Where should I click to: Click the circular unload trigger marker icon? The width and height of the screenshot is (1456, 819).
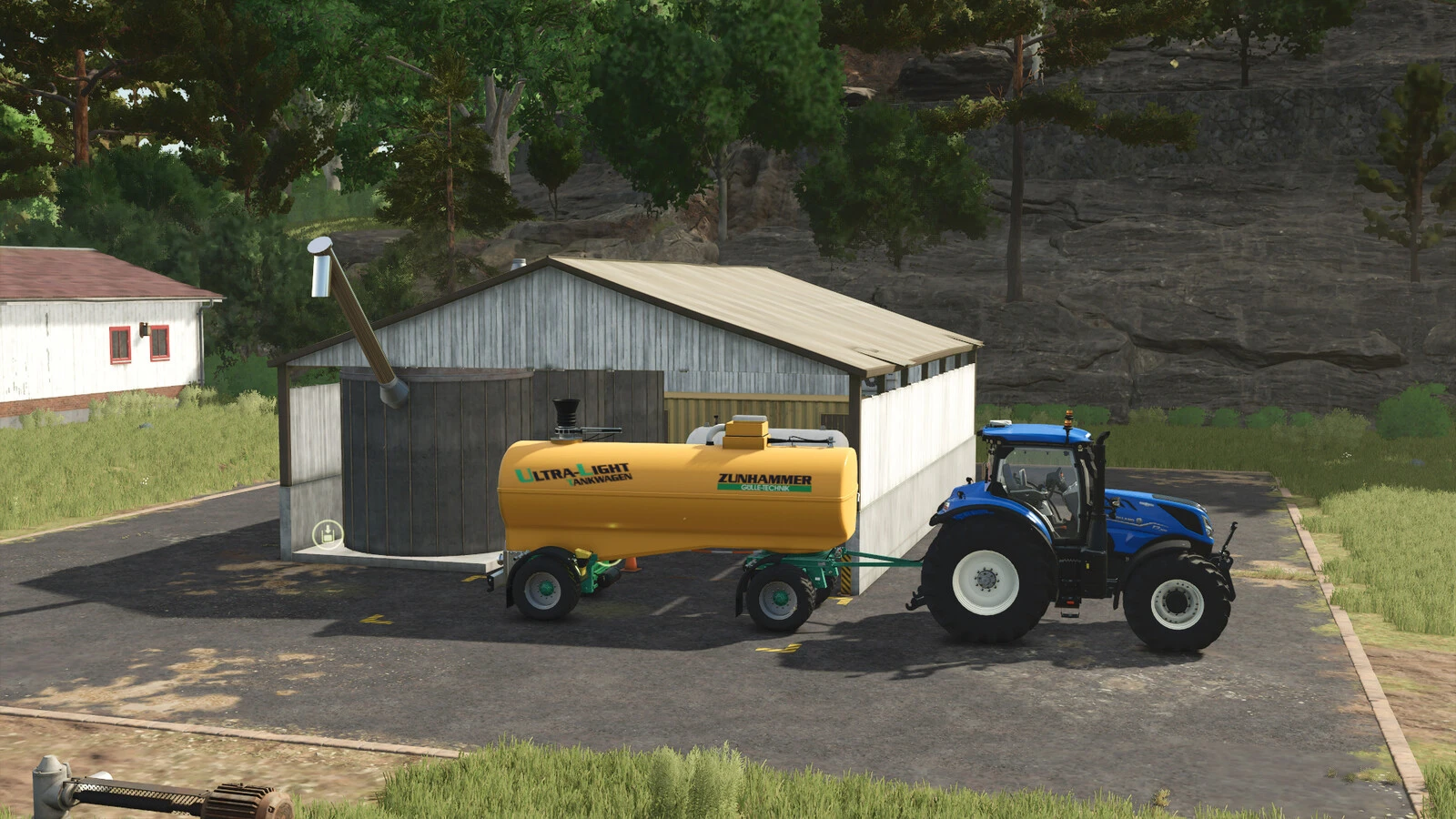coord(326,532)
